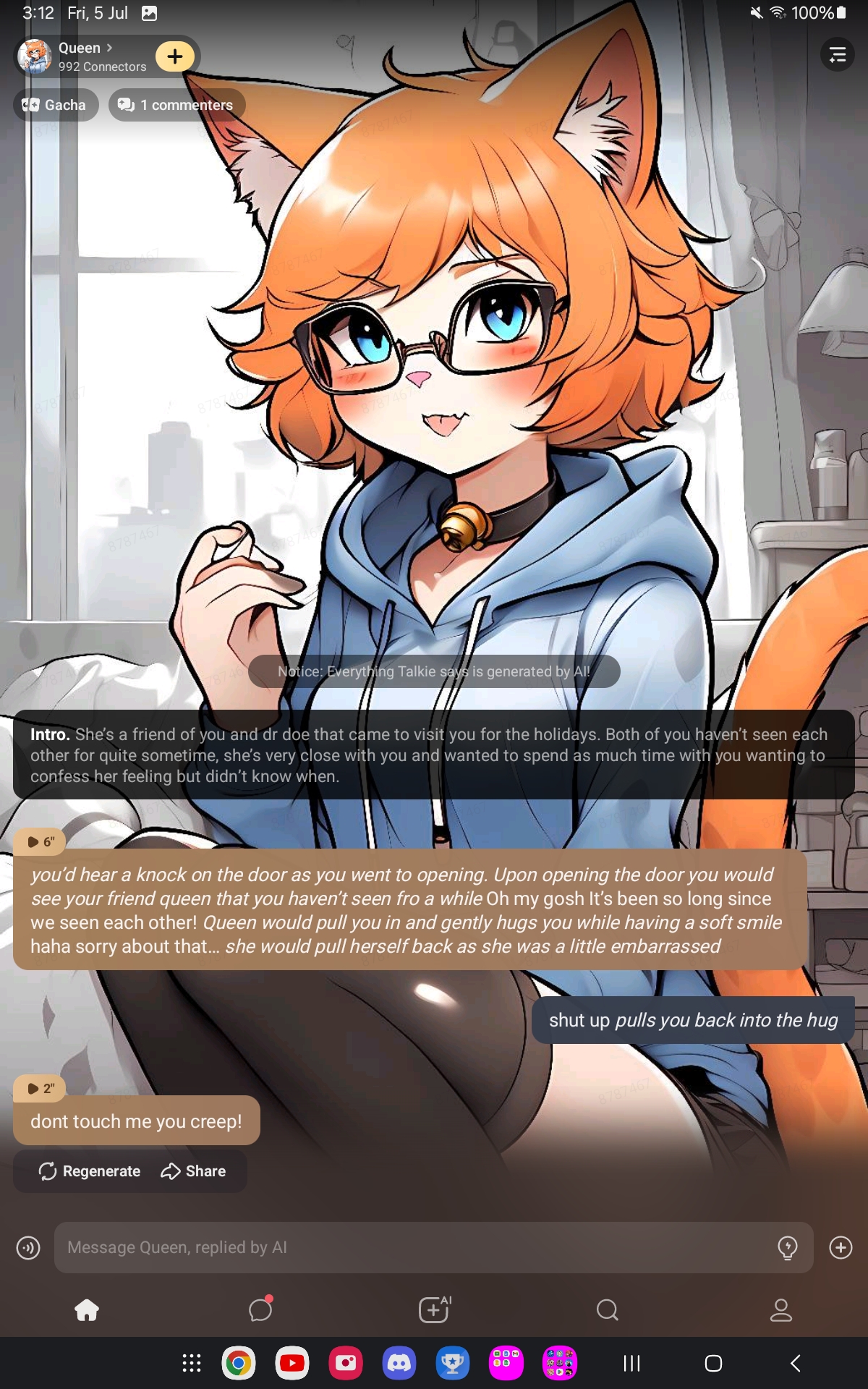Open the Gacha feature
Screen dimensions: 868x1389
click(x=55, y=105)
